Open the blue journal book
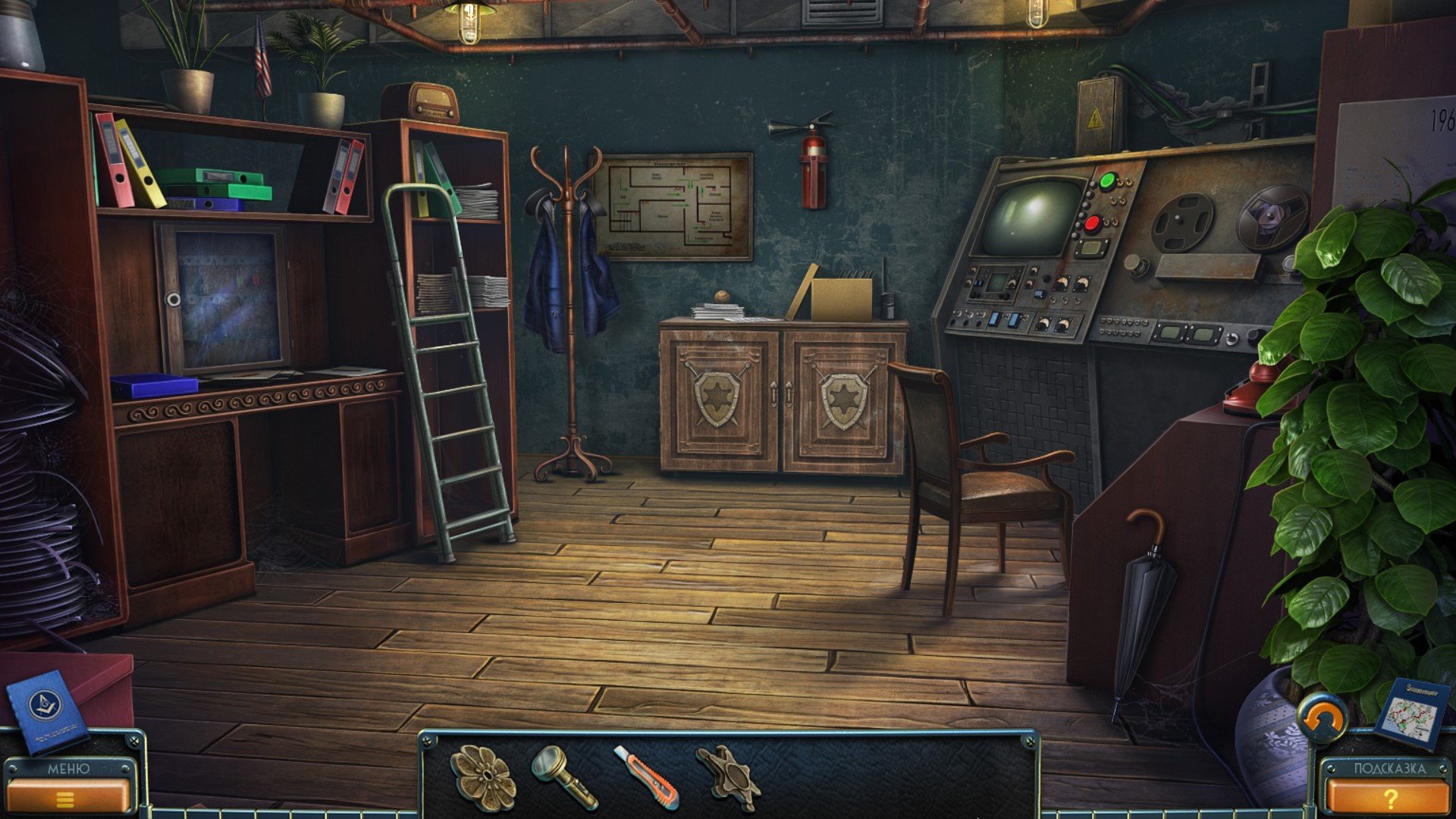The image size is (1456, 819). pyautogui.click(x=45, y=711)
